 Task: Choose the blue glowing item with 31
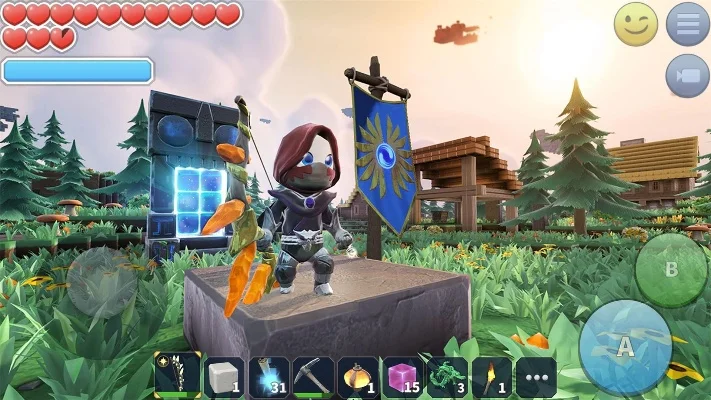pos(268,377)
